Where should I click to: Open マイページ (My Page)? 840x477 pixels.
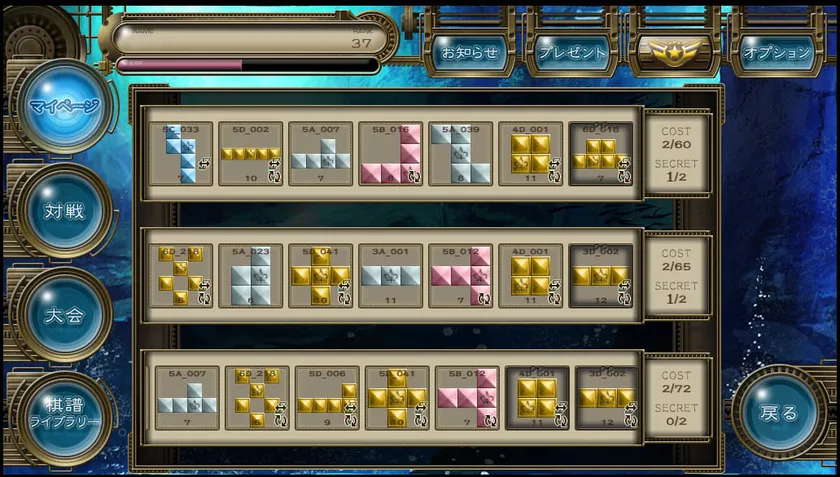tap(63, 107)
